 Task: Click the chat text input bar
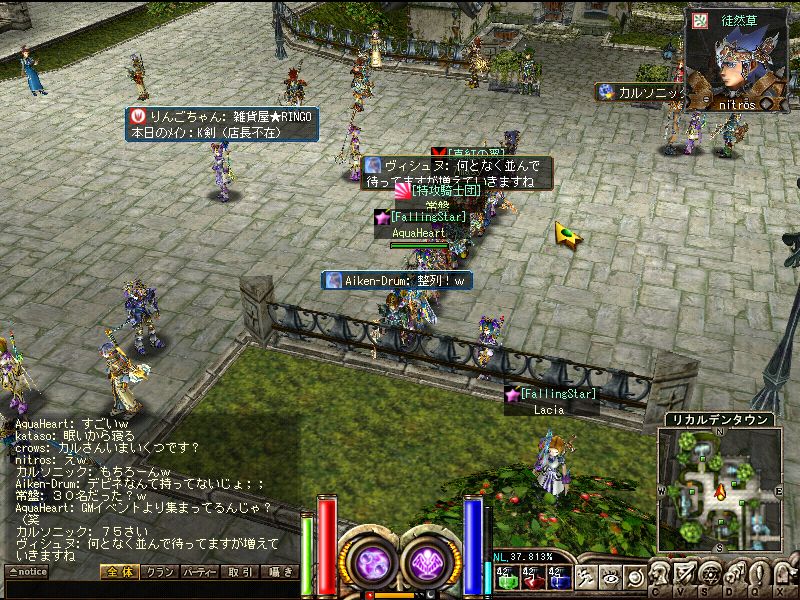[x=150, y=589]
